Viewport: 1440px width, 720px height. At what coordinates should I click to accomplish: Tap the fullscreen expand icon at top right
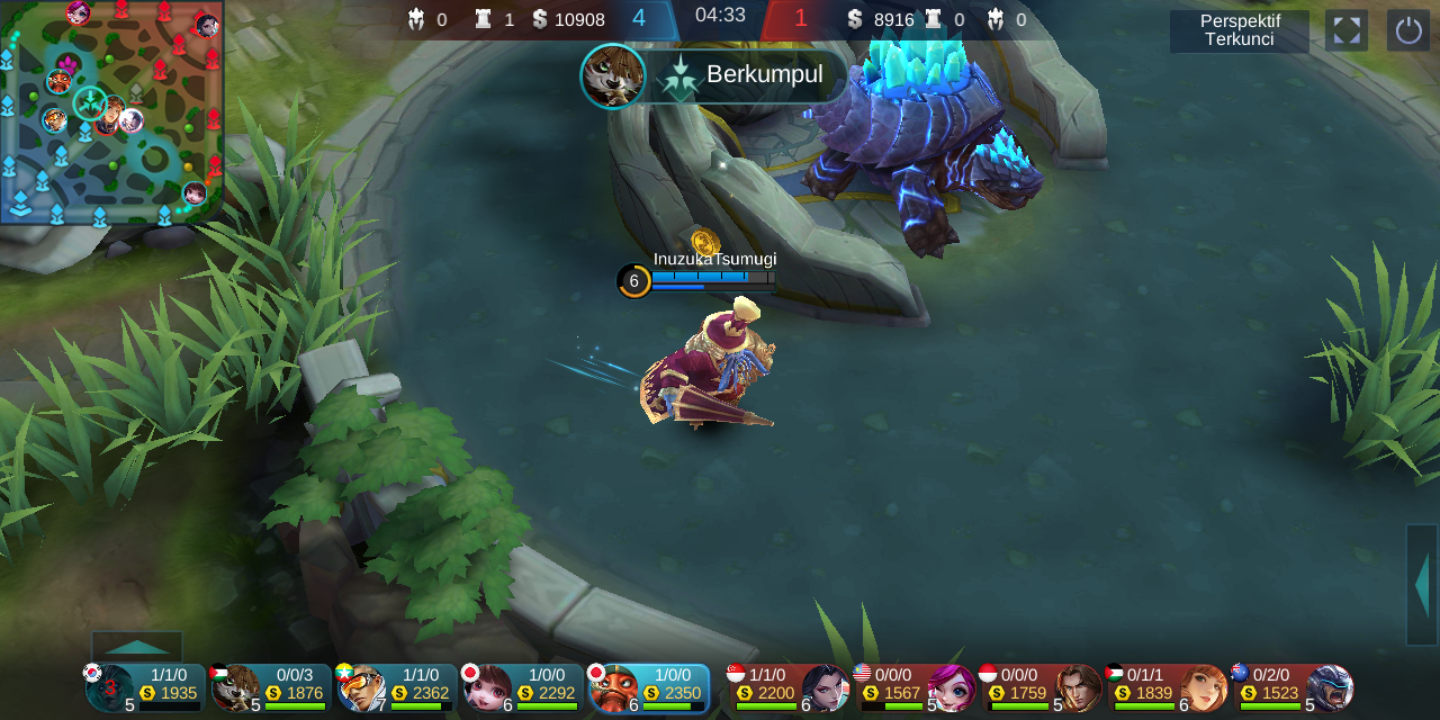tap(1346, 31)
